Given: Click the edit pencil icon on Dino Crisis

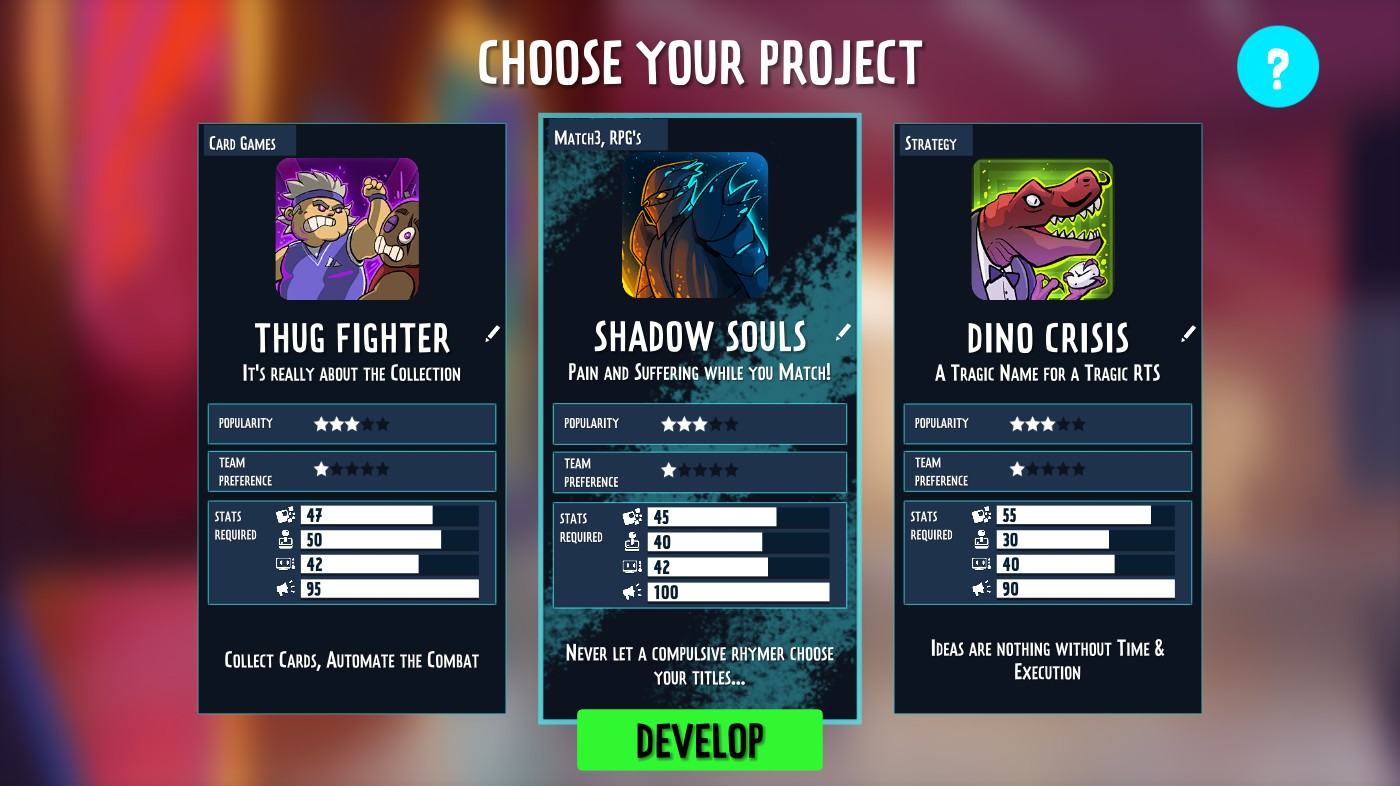Looking at the screenshot, I should [1188, 334].
